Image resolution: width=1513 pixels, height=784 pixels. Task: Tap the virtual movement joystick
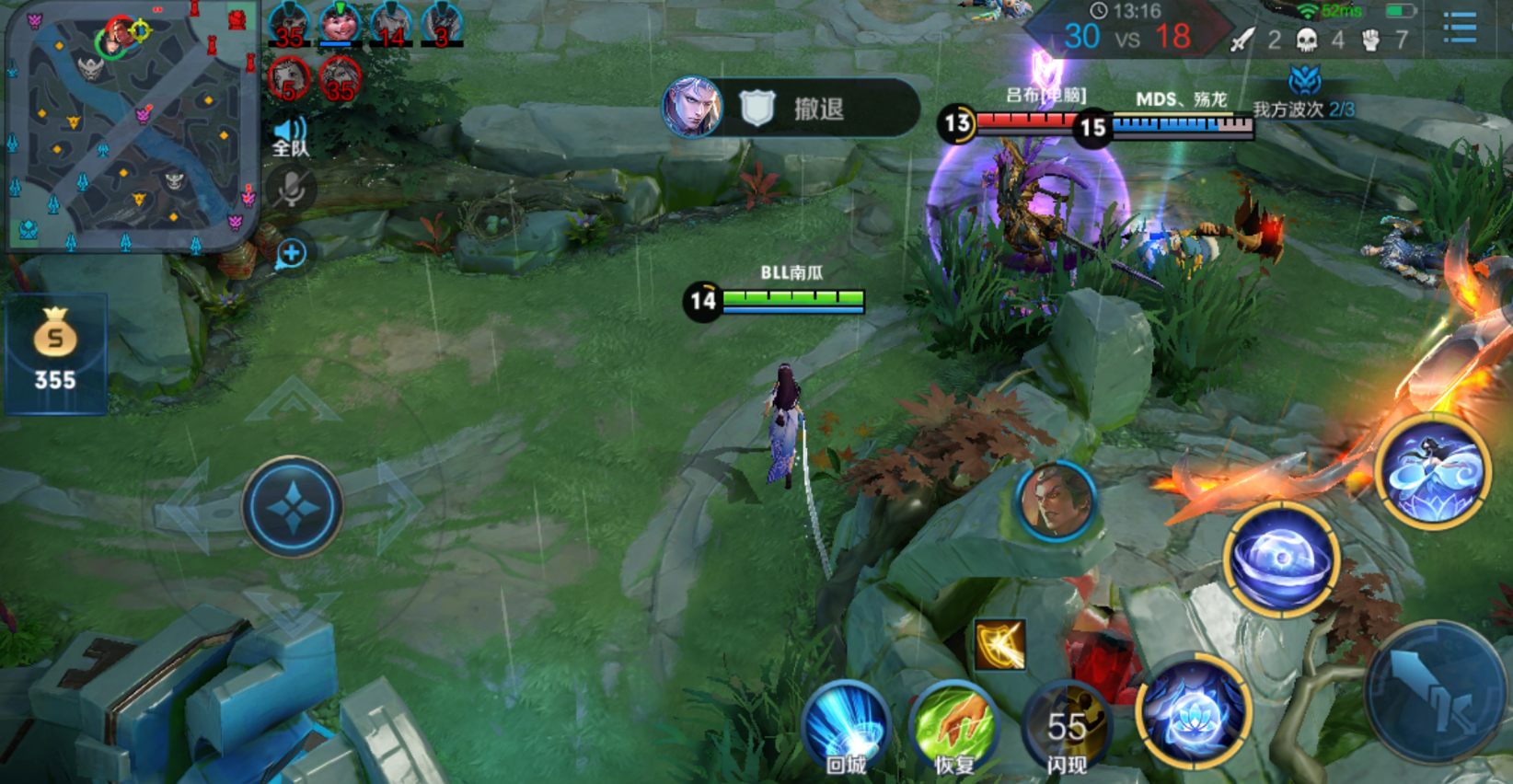tap(293, 506)
